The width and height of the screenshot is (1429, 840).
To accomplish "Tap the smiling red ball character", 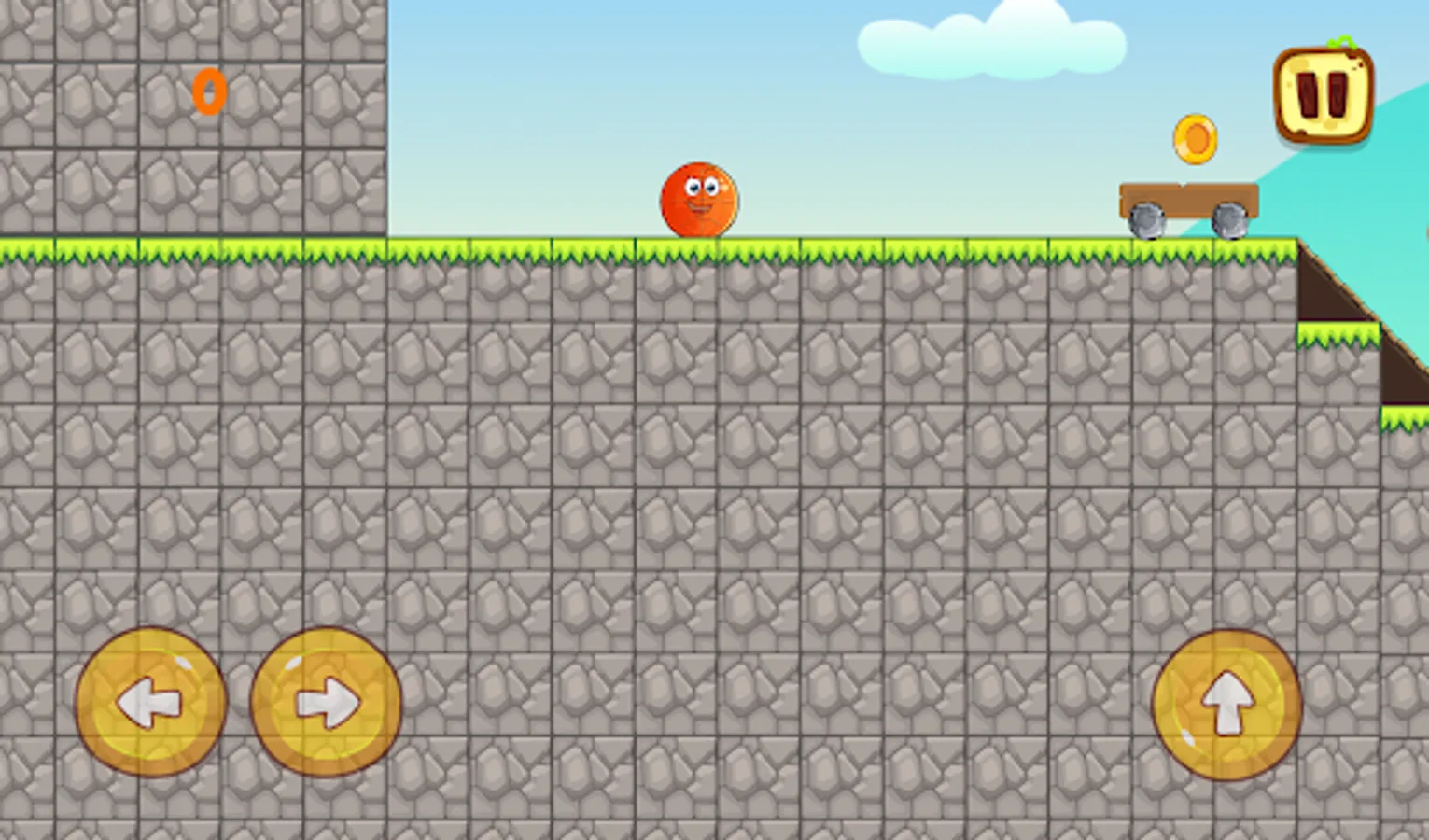I will [x=697, y=201].
